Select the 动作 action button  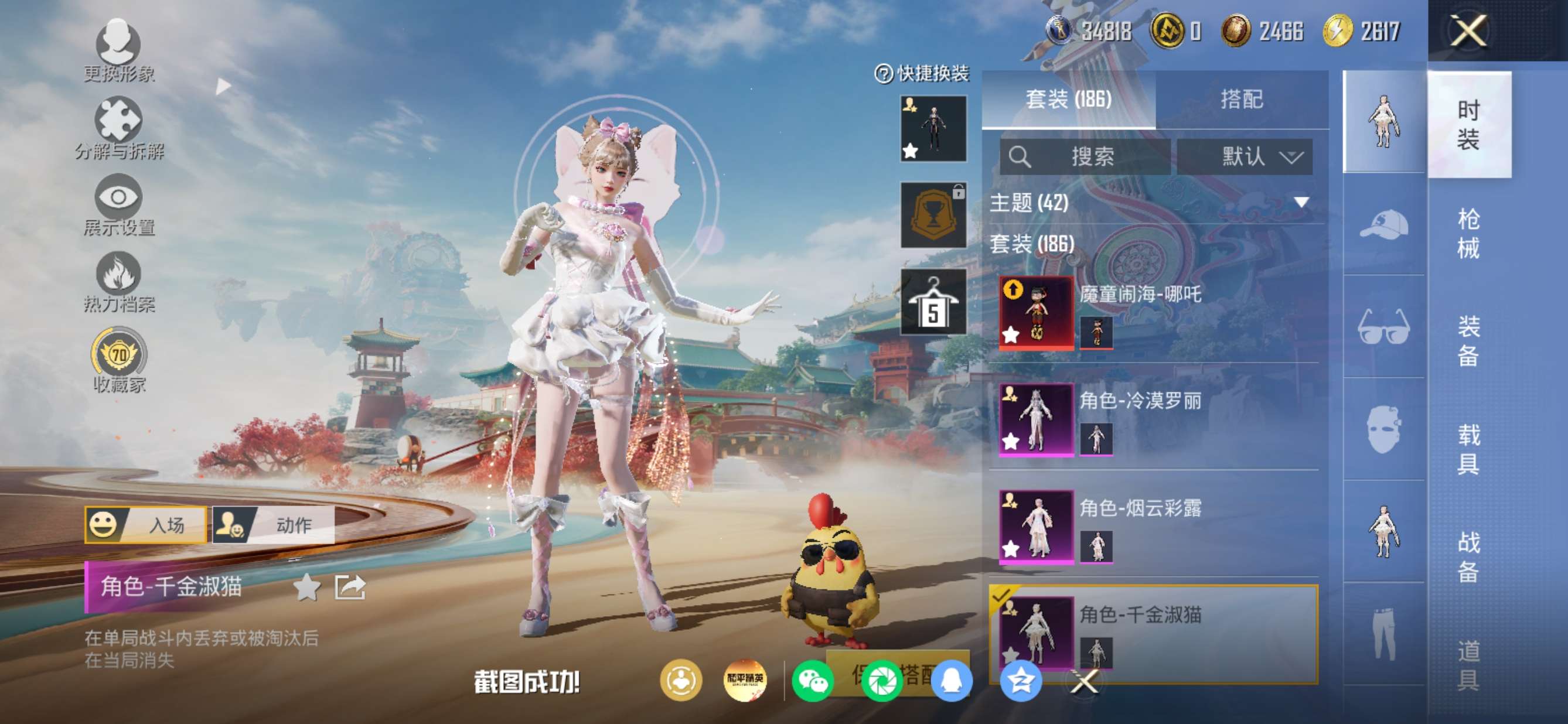click(274, 524)
